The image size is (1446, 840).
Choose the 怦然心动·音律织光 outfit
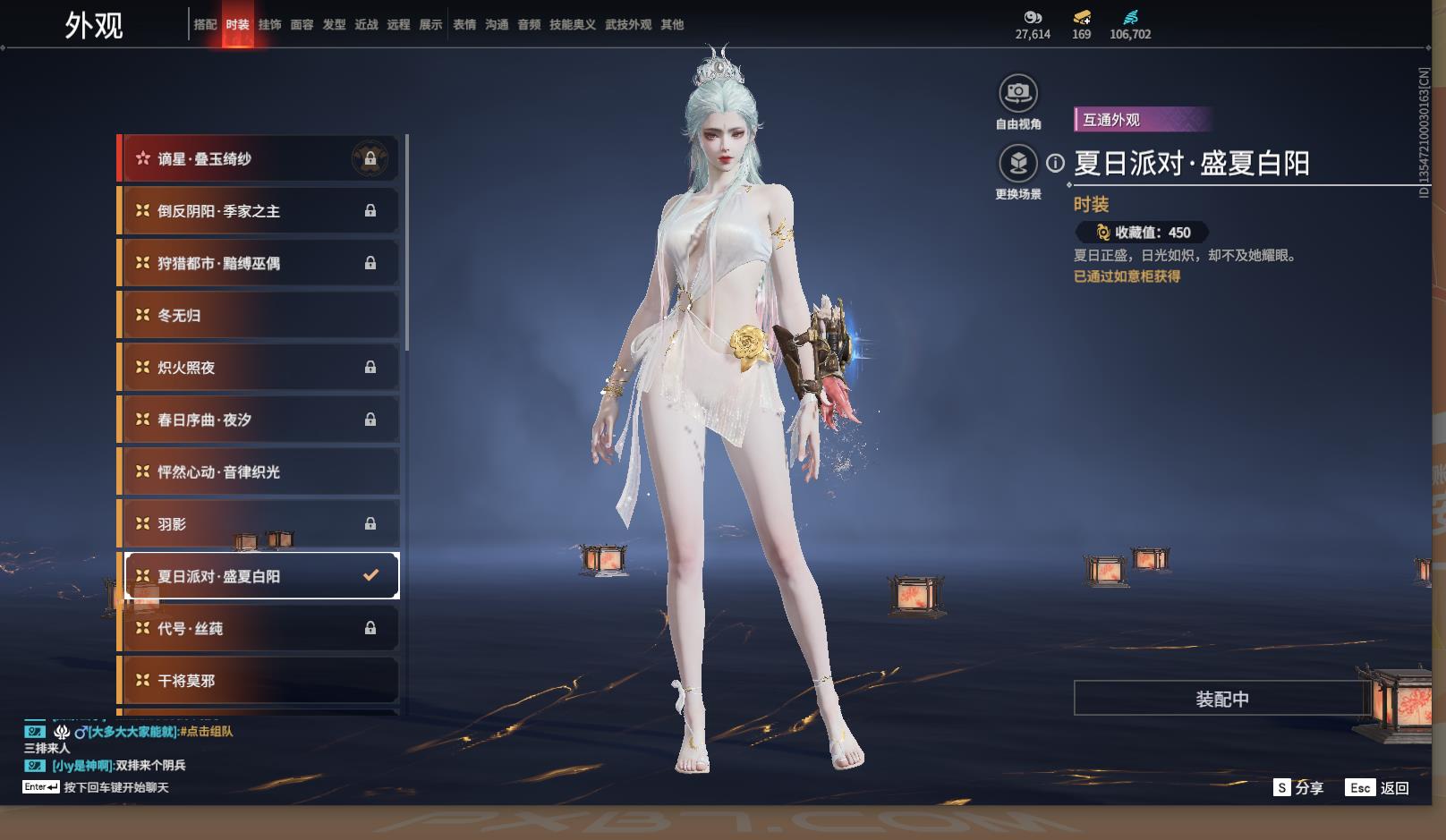pyautogui.click(x=259, y=472)
